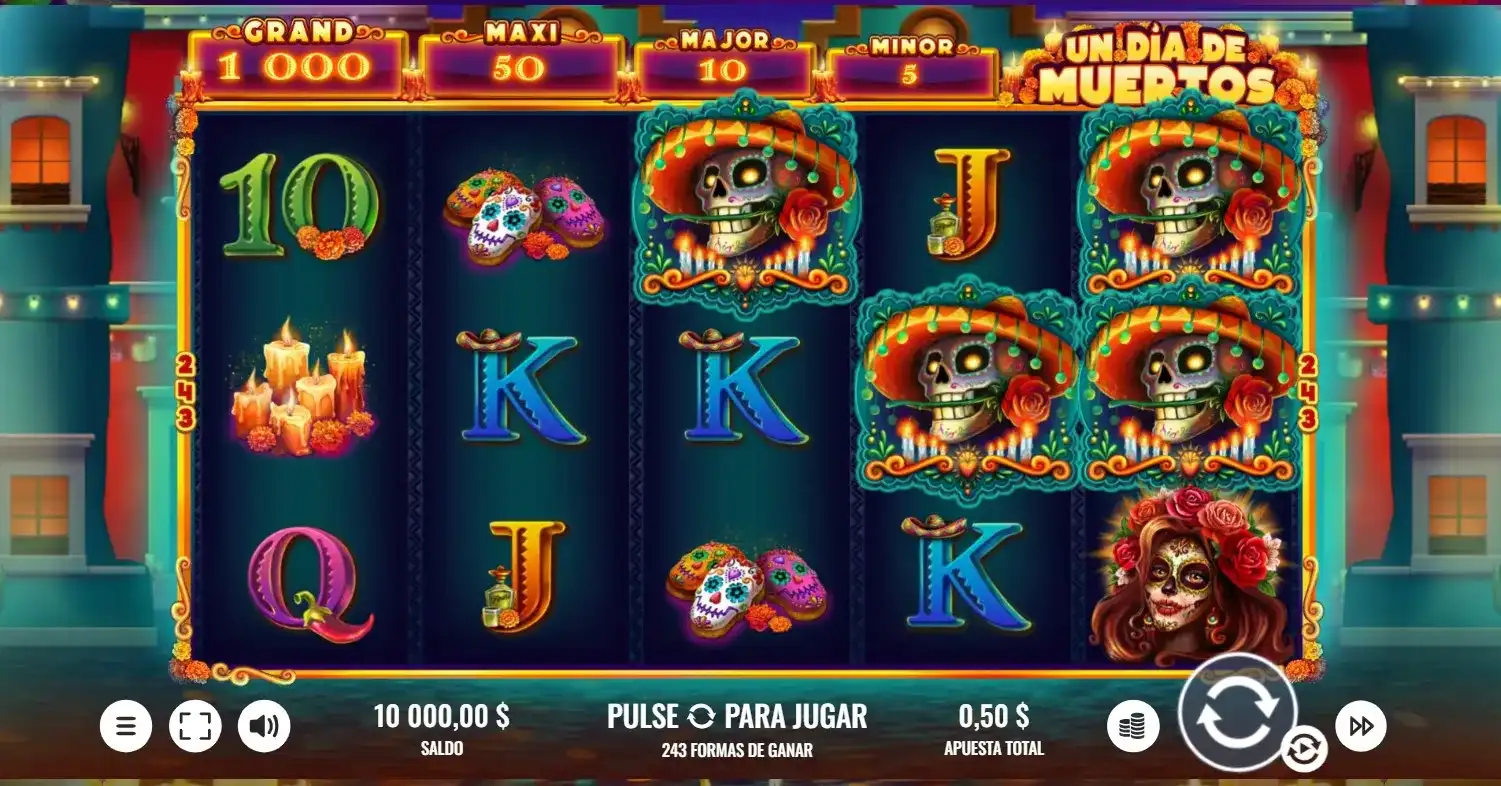The height and width of the screenshot is (786, 1501).
Task: Open the game menu
Action: tap(125, 724)
